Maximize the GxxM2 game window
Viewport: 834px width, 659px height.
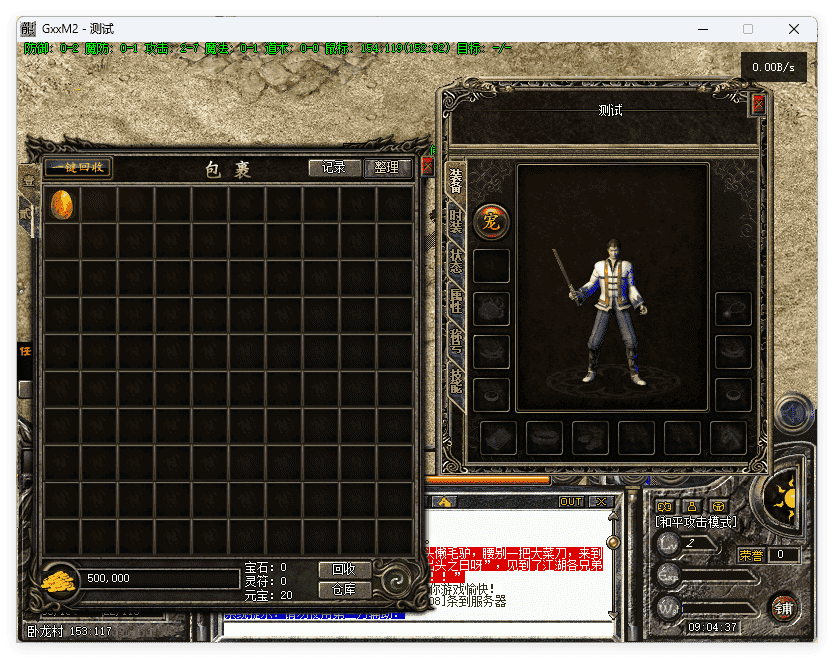[748, 29]
